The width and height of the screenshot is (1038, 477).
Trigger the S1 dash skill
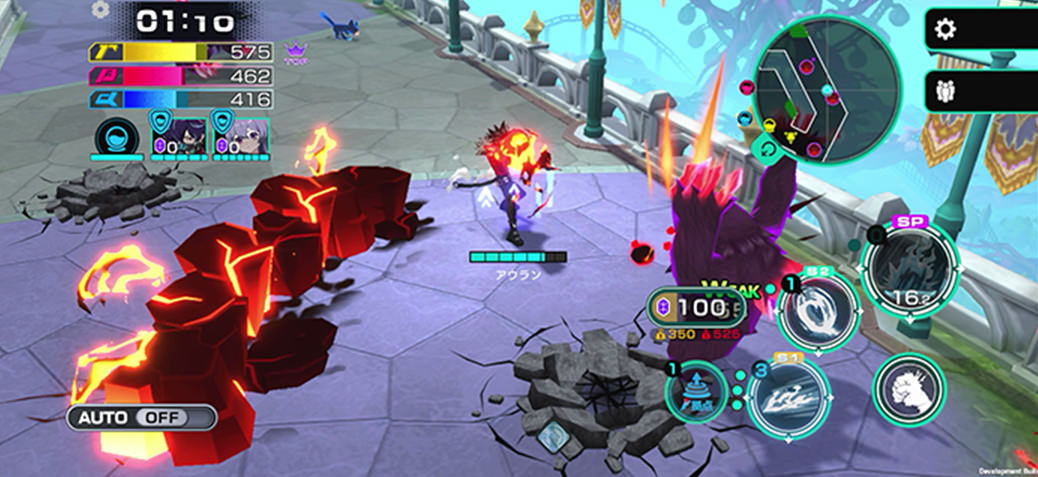[x=787, y=398]
